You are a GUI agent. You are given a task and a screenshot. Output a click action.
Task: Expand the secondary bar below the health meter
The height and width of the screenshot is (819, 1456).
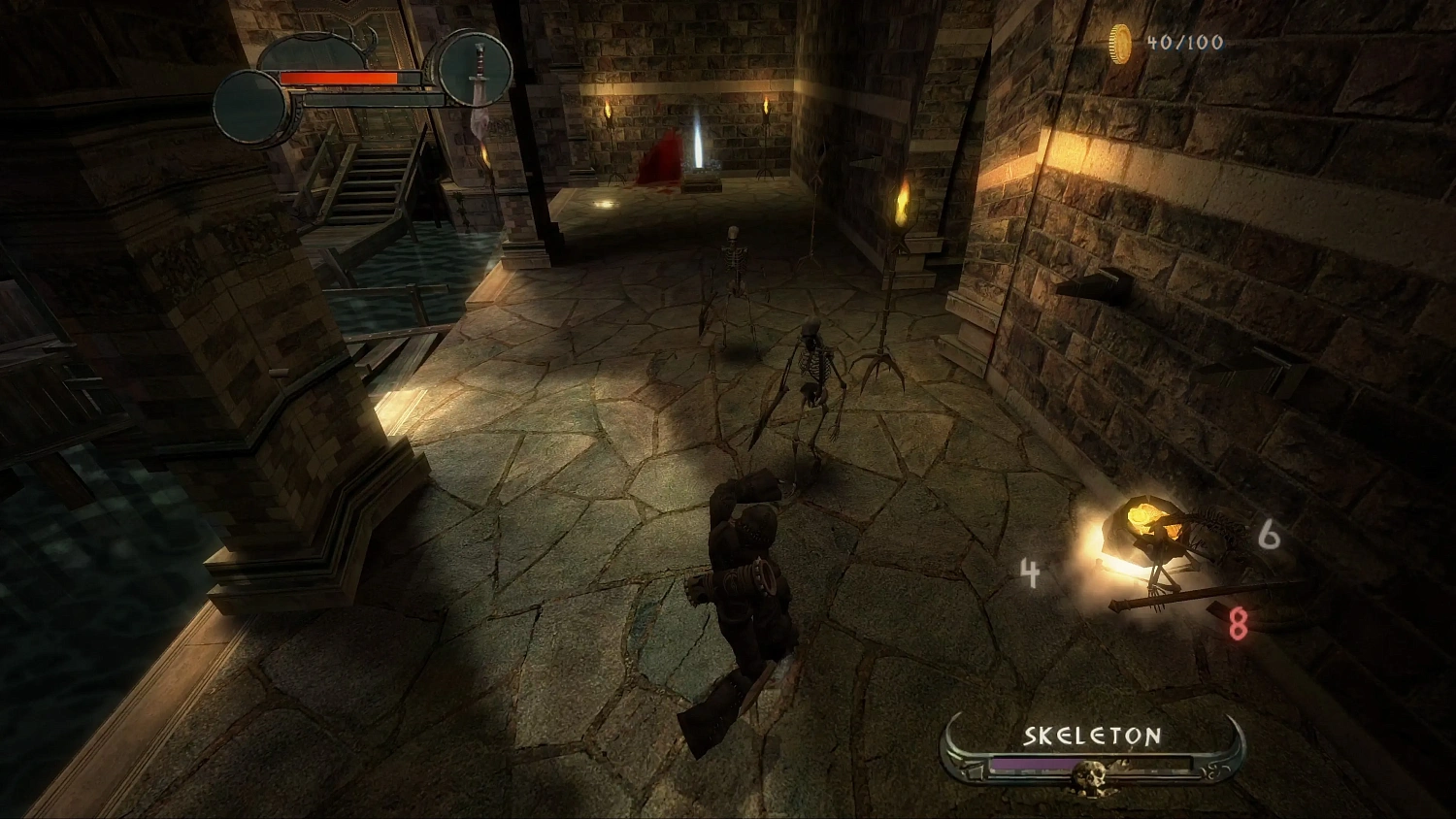pos(375,99)
